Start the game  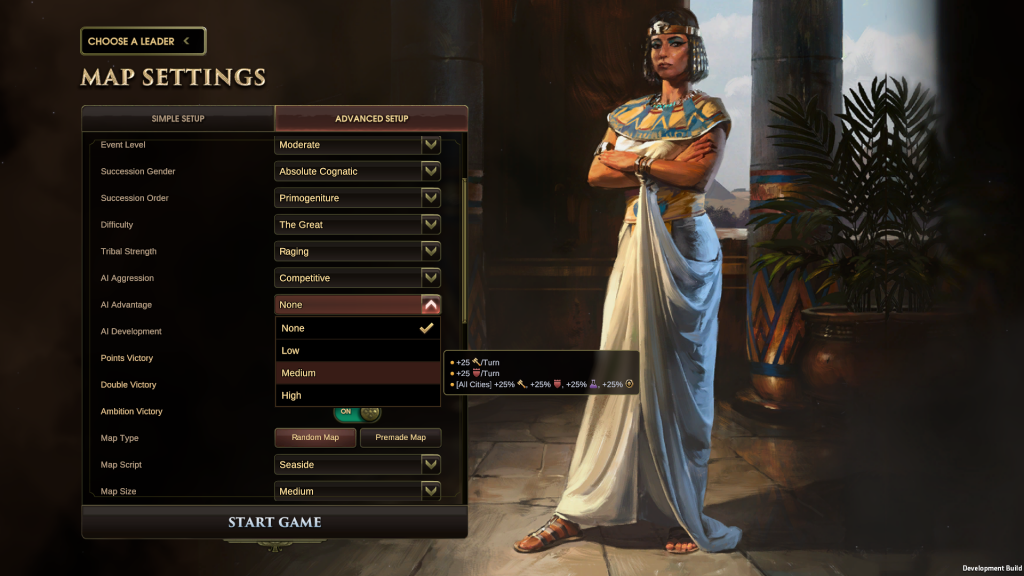274,522
